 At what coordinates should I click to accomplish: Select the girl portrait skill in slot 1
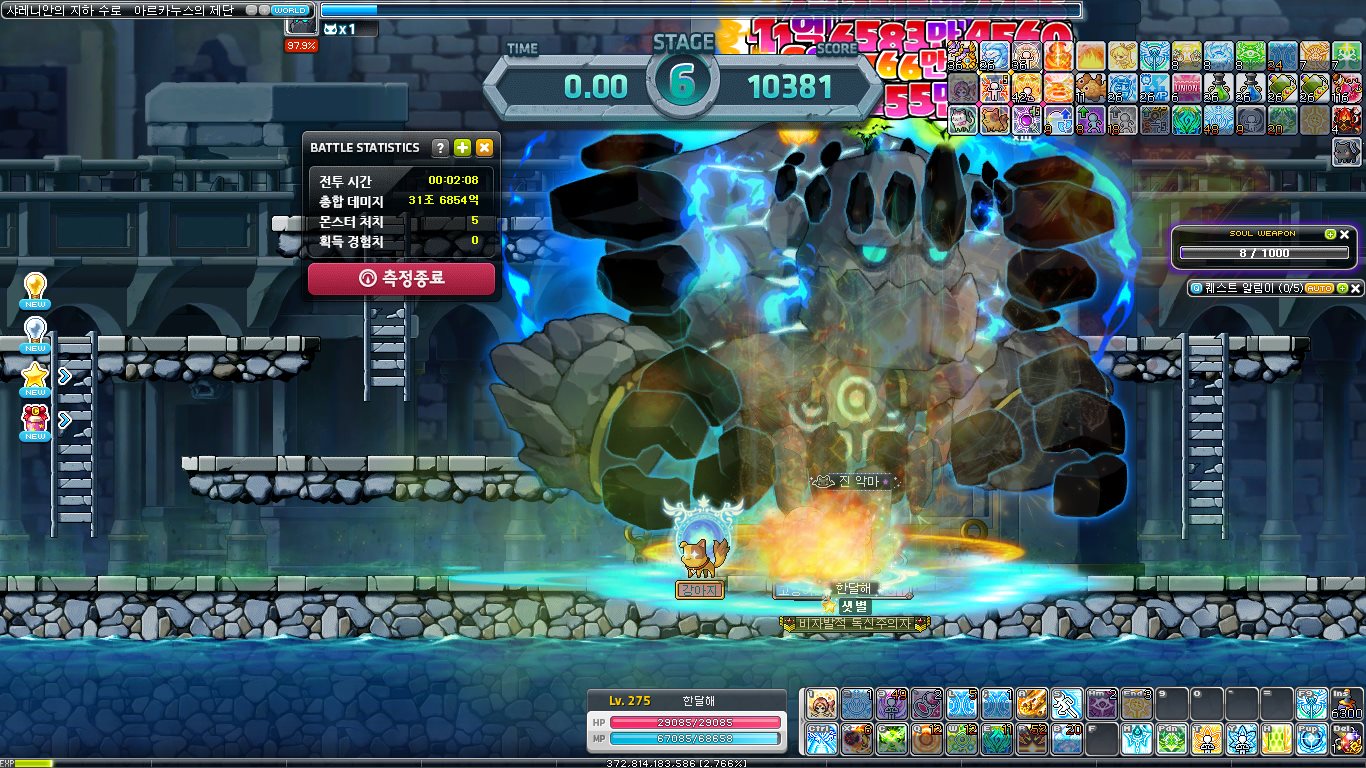(x=822, y=704)
